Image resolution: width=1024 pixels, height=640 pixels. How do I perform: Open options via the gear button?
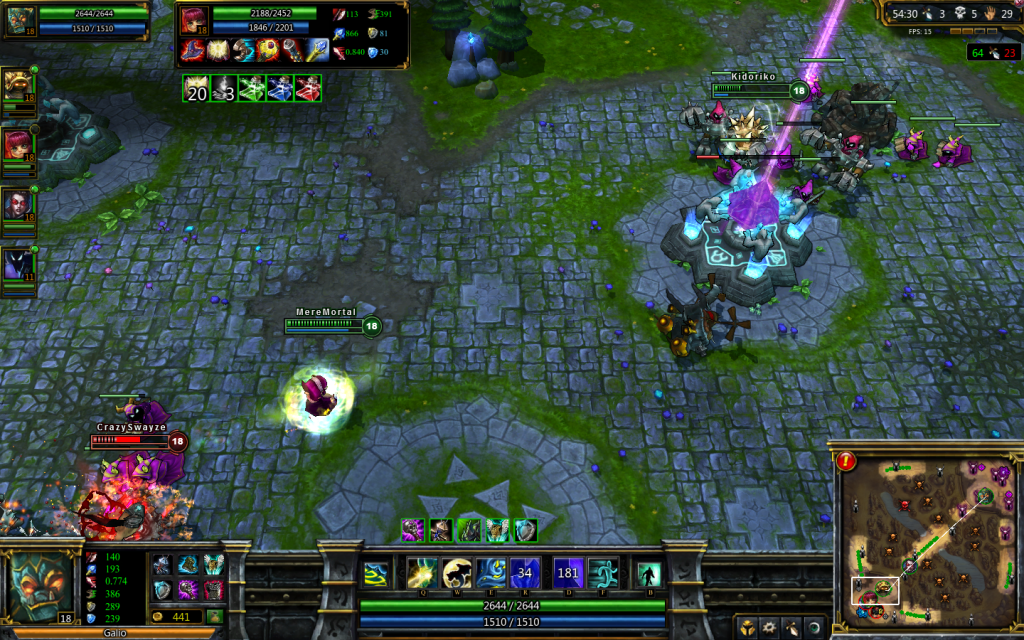coord(770,628)
